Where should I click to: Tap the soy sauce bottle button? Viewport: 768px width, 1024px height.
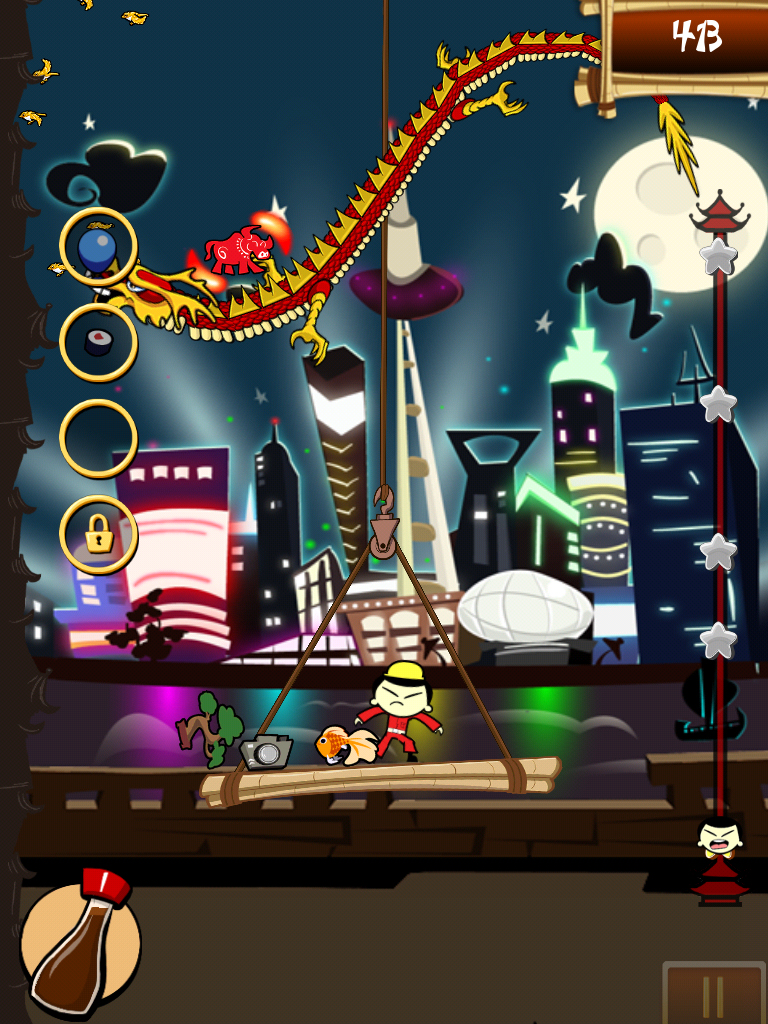click(79, 943)
